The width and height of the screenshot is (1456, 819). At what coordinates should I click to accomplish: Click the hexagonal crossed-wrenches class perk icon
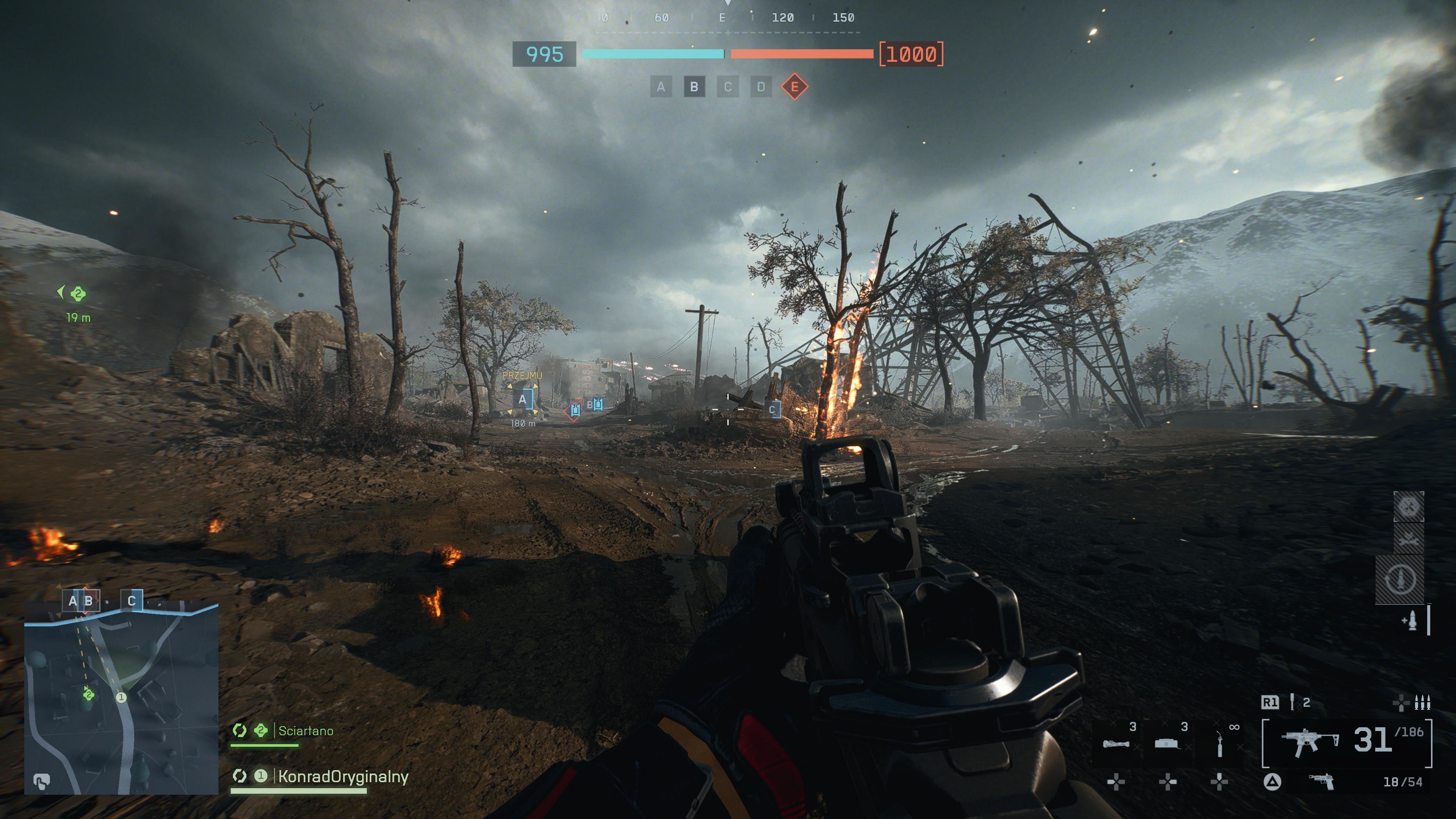coord(1409,507)
